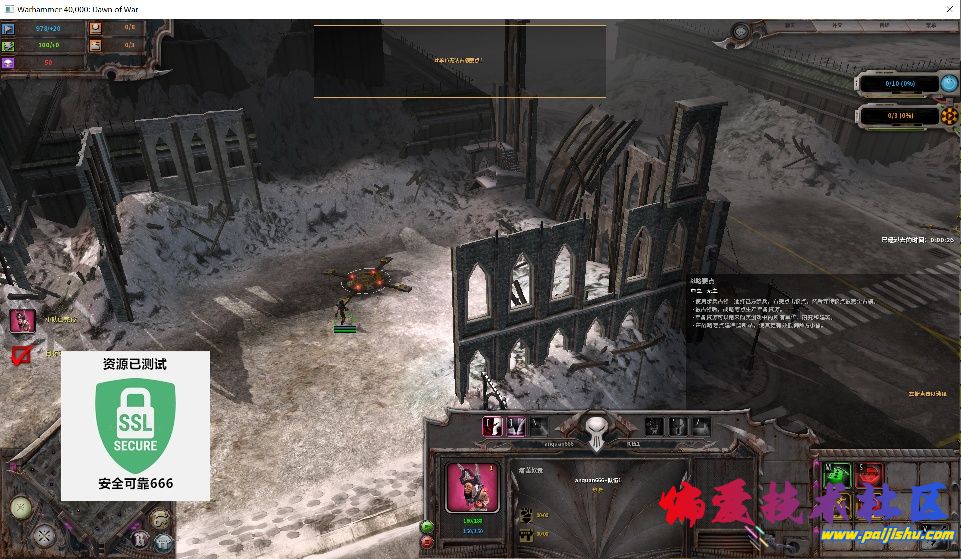Click the red checkmark objective icon

(x=21, y=354)
